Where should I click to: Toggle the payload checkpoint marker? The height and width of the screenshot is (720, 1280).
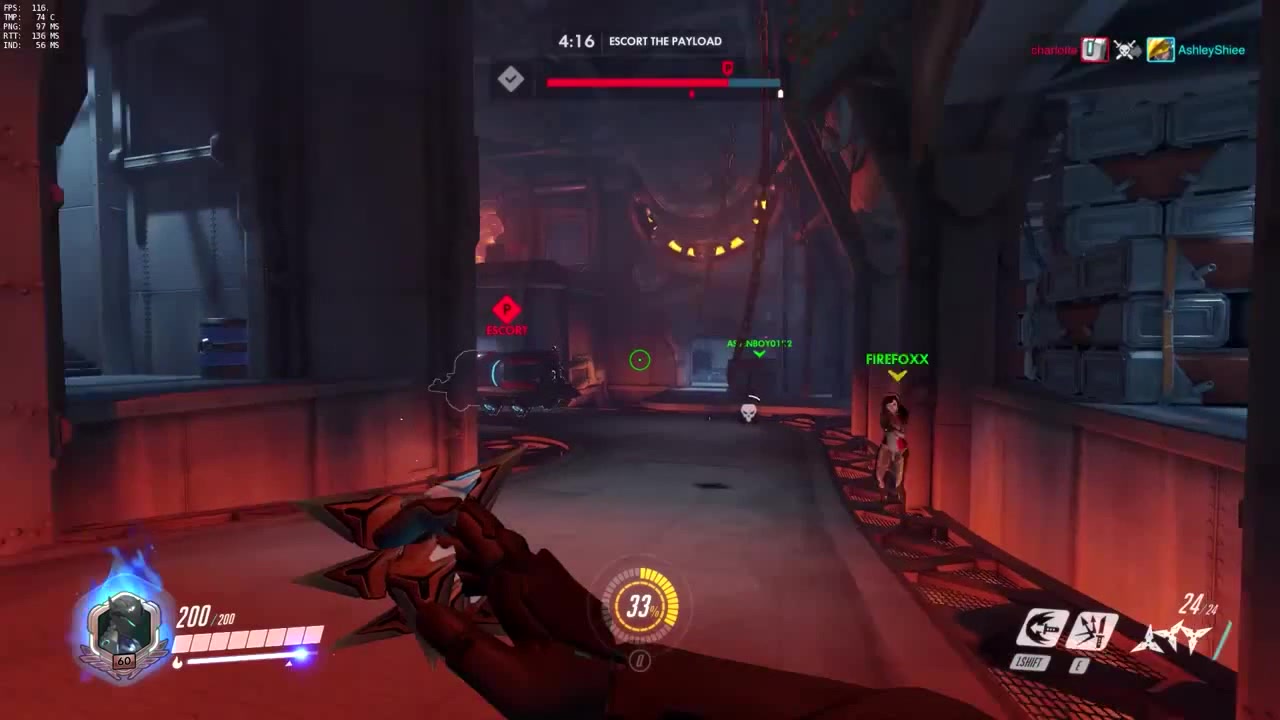511,79
